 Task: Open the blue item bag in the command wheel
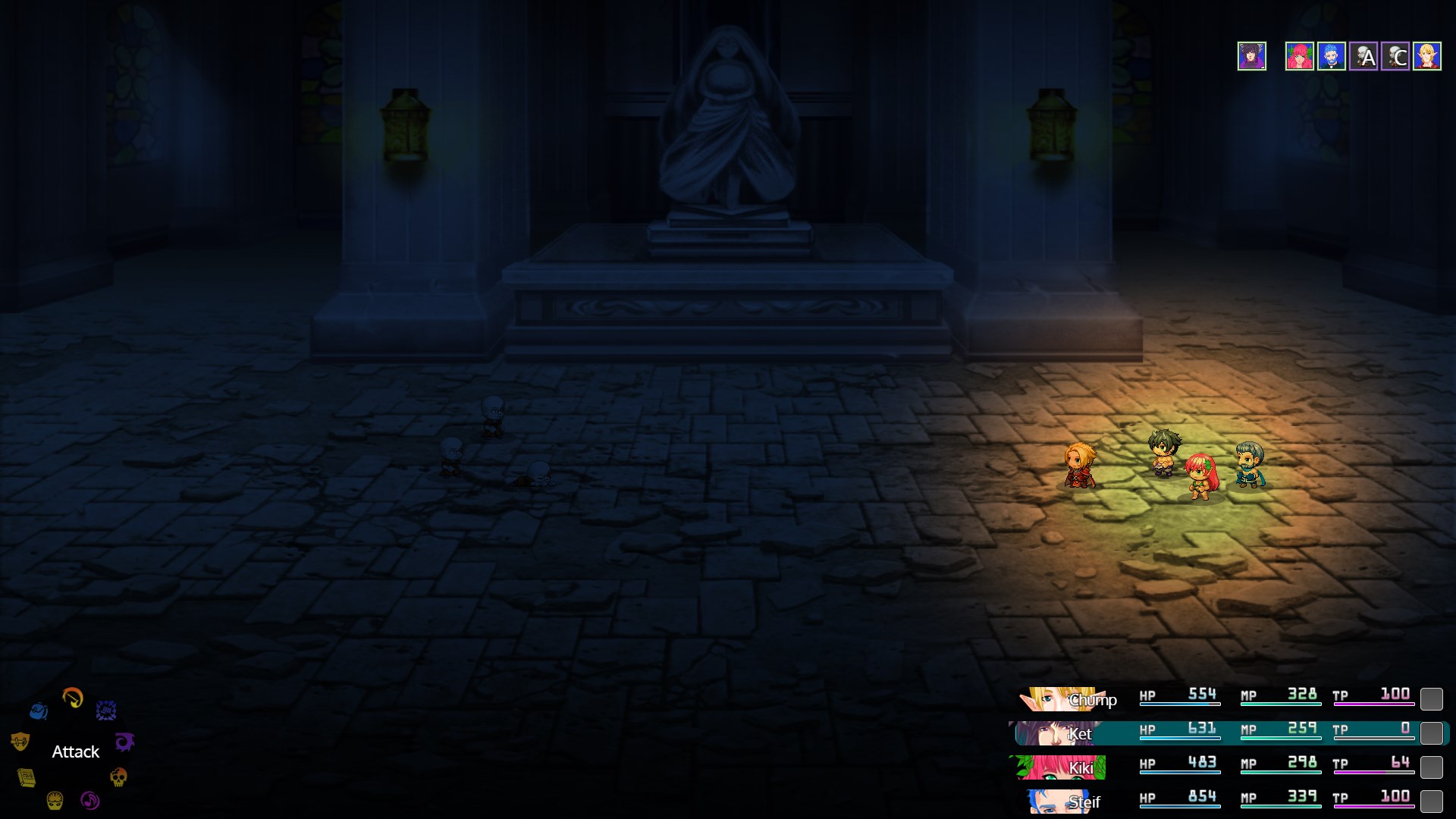[x=39, y=711]
